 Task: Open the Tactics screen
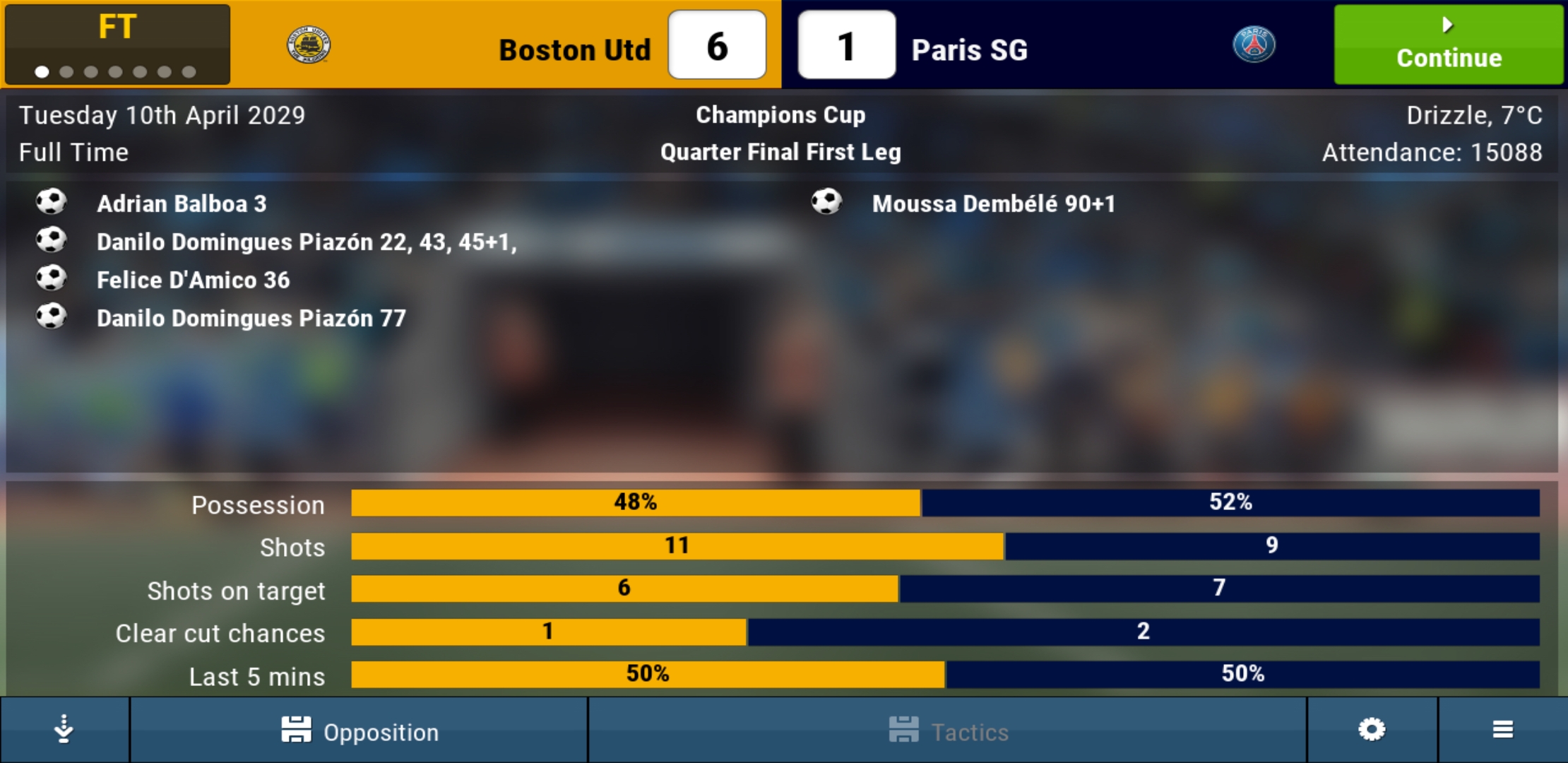point(948,731)
